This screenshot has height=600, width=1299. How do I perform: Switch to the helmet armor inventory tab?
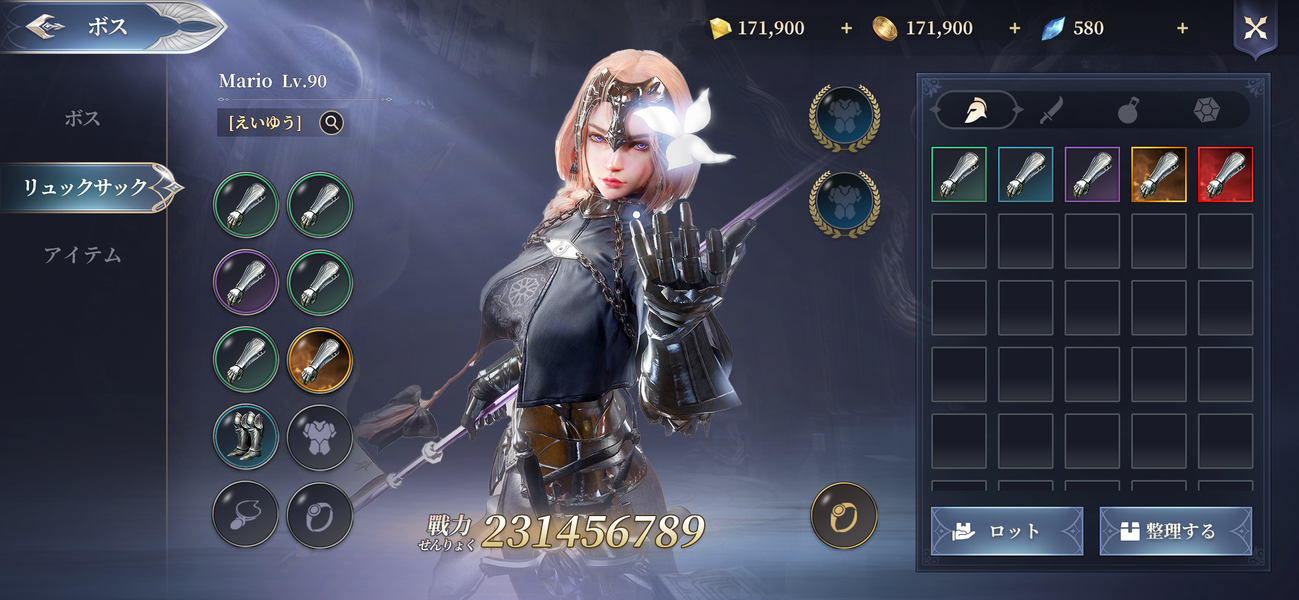tap(975, 110)
